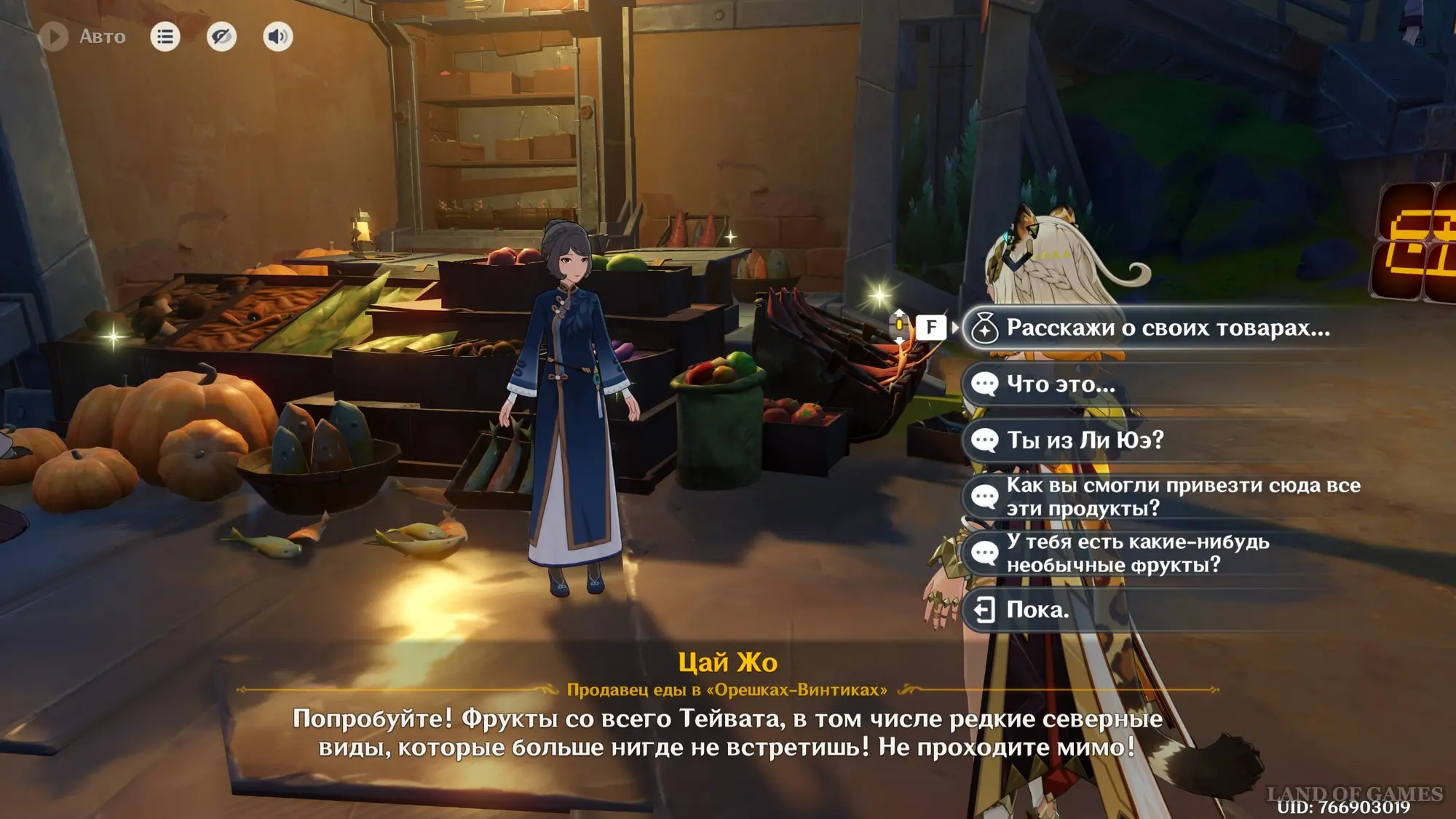Pick "Как вы смогли привезти сюда все эти продукты?"
Screen dimensions: 1456x819
1182,496
